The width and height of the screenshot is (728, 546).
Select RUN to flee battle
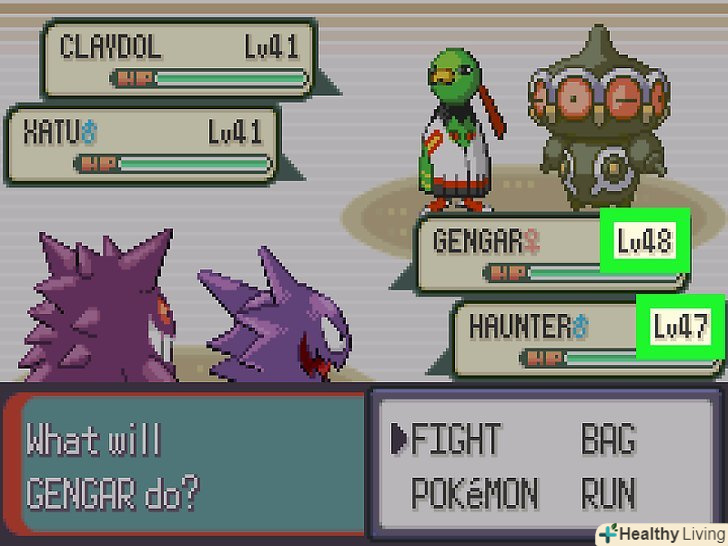[609, 493]
